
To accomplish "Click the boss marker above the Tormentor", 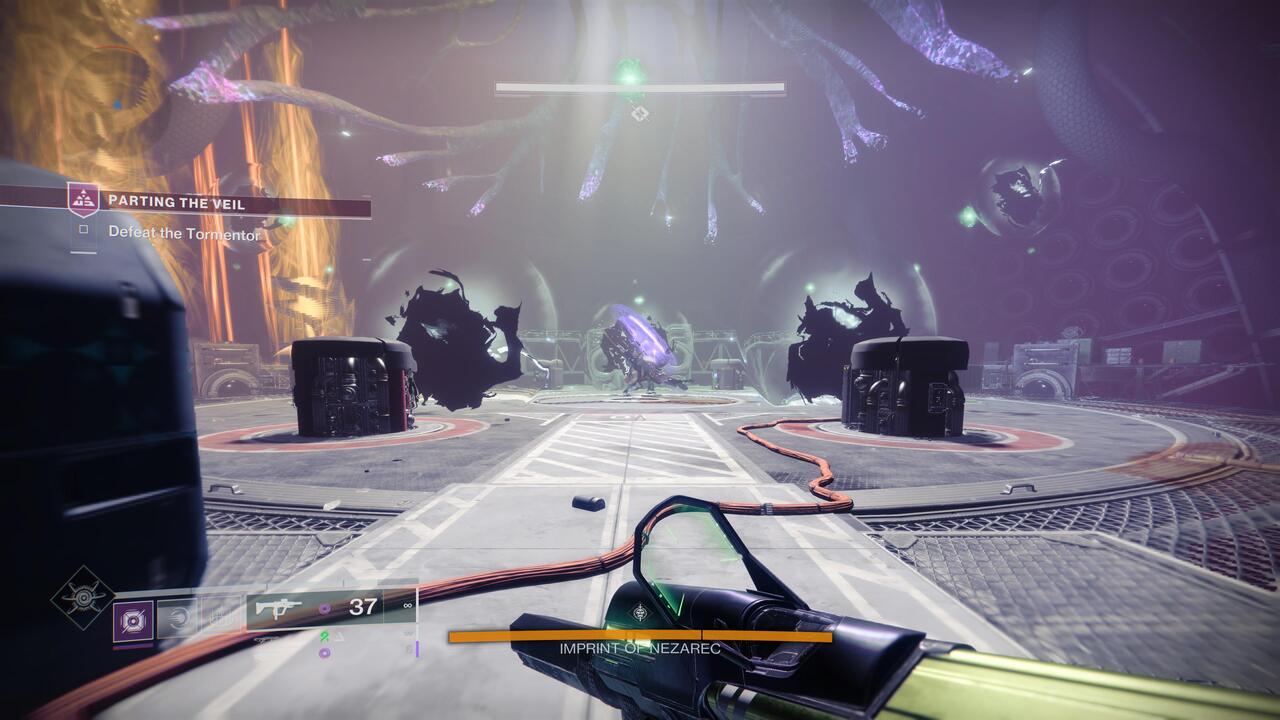I will [639, 113].
